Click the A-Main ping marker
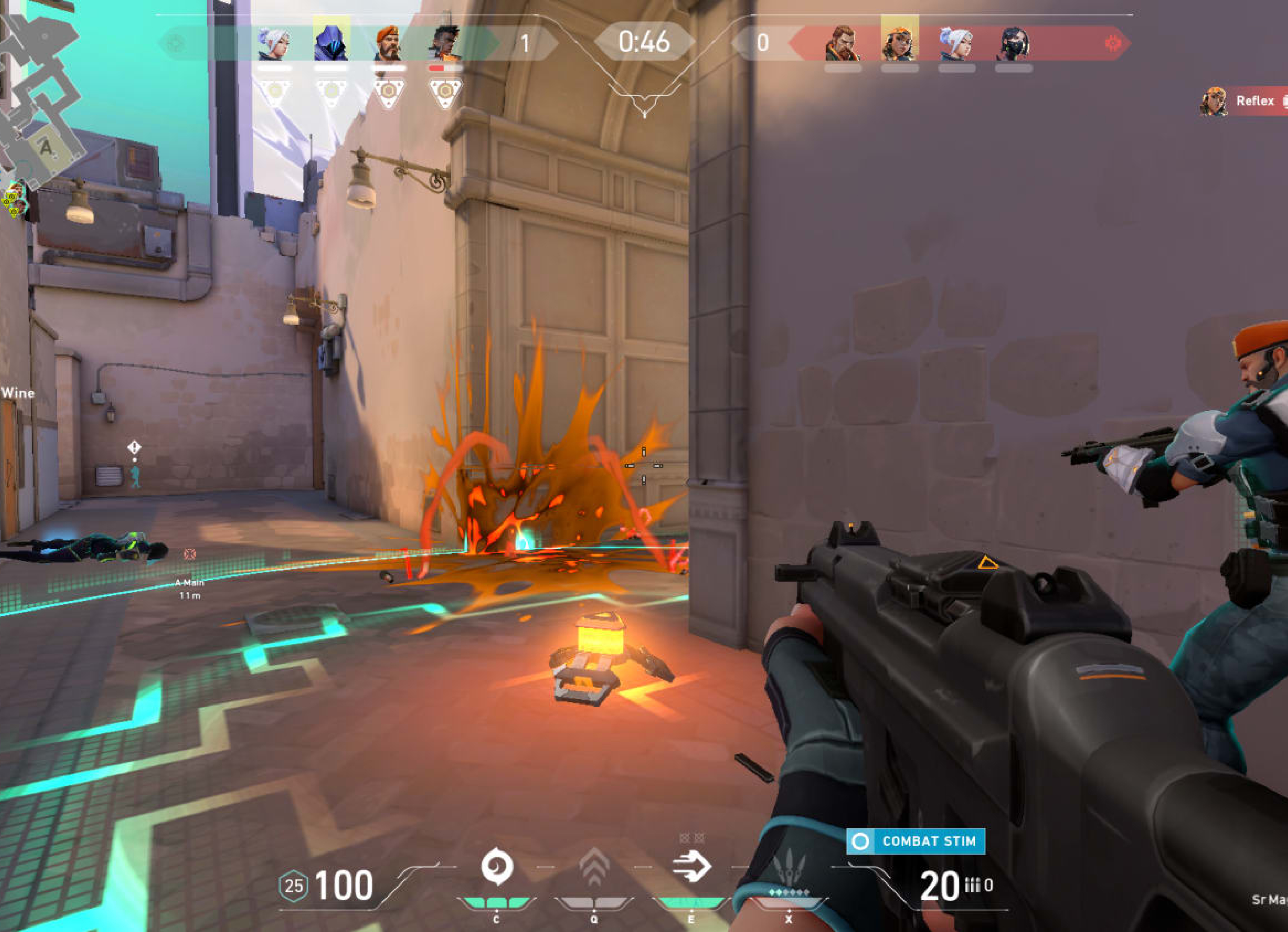This screenshot has width=1288, height=932. (x=190, y=554)
